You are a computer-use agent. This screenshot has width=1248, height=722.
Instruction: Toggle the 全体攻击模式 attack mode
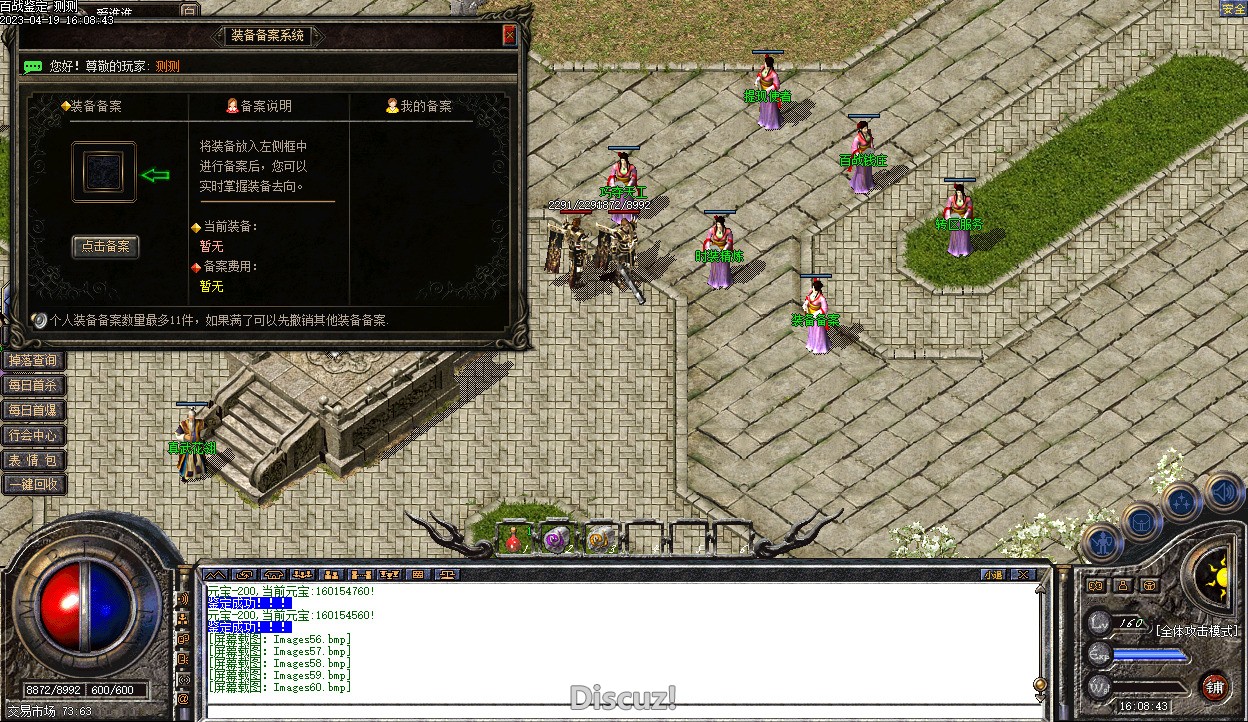[x=1197, y=631]
